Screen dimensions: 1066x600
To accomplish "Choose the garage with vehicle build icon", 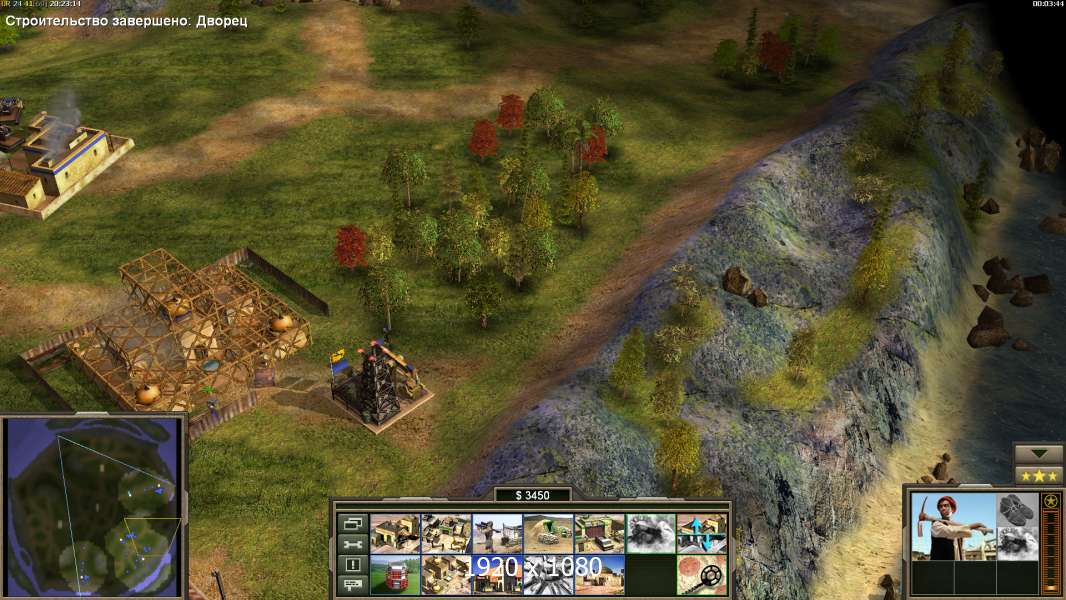I will point(599,533).
